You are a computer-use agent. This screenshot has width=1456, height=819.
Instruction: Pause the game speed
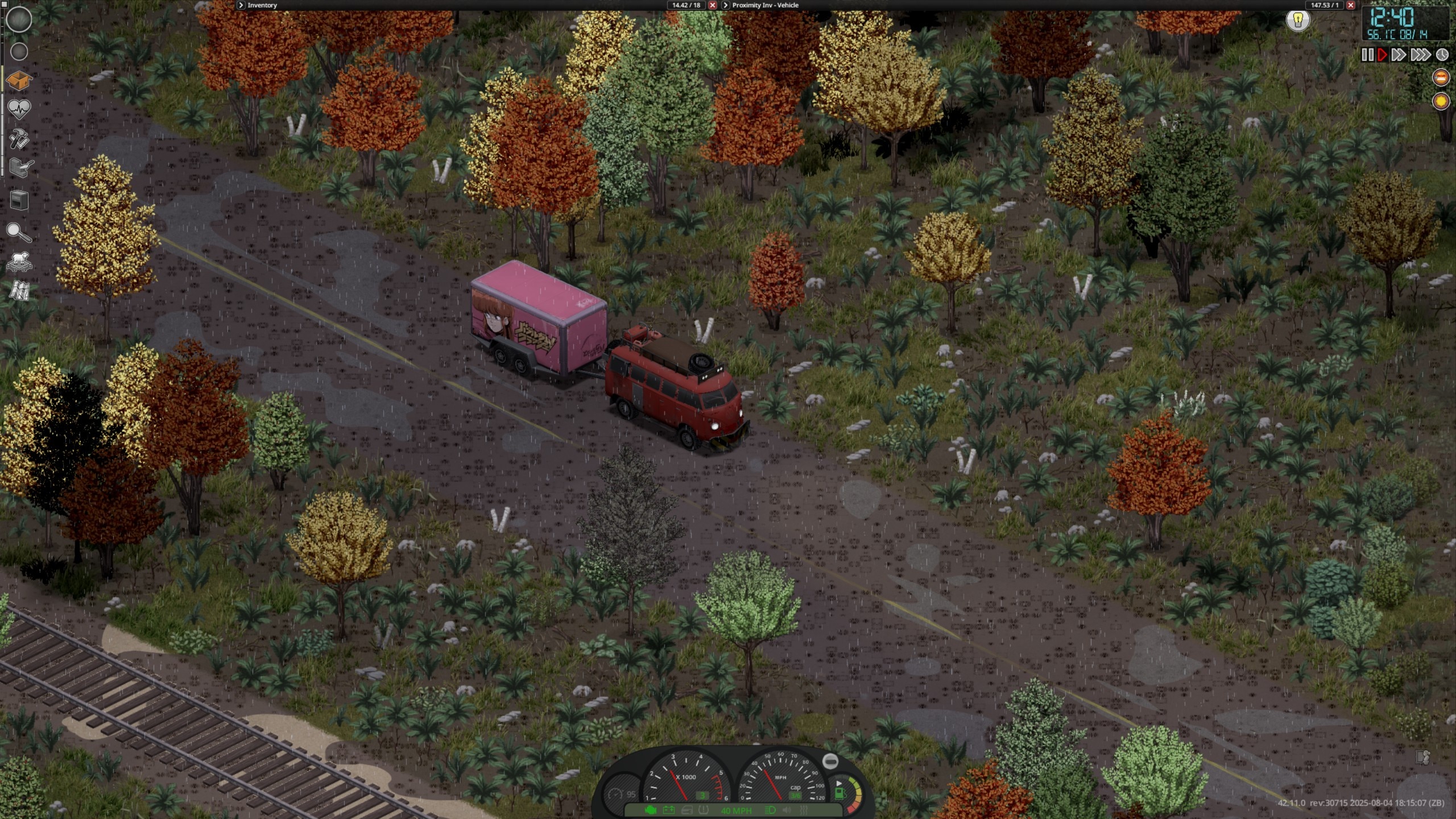pyautogui.click(x=1368, y=55)
